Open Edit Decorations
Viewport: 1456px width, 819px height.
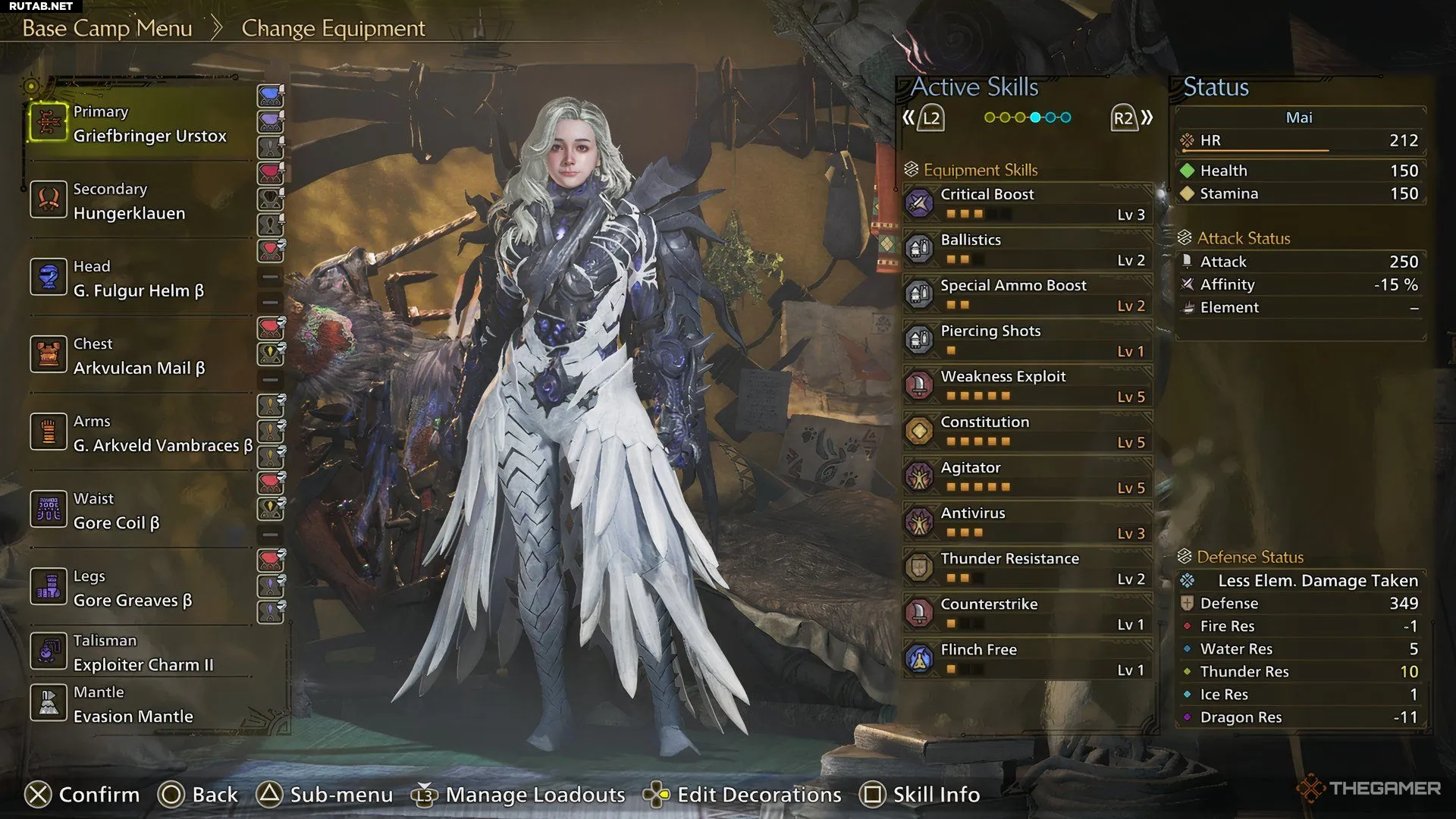coord(758,794)
